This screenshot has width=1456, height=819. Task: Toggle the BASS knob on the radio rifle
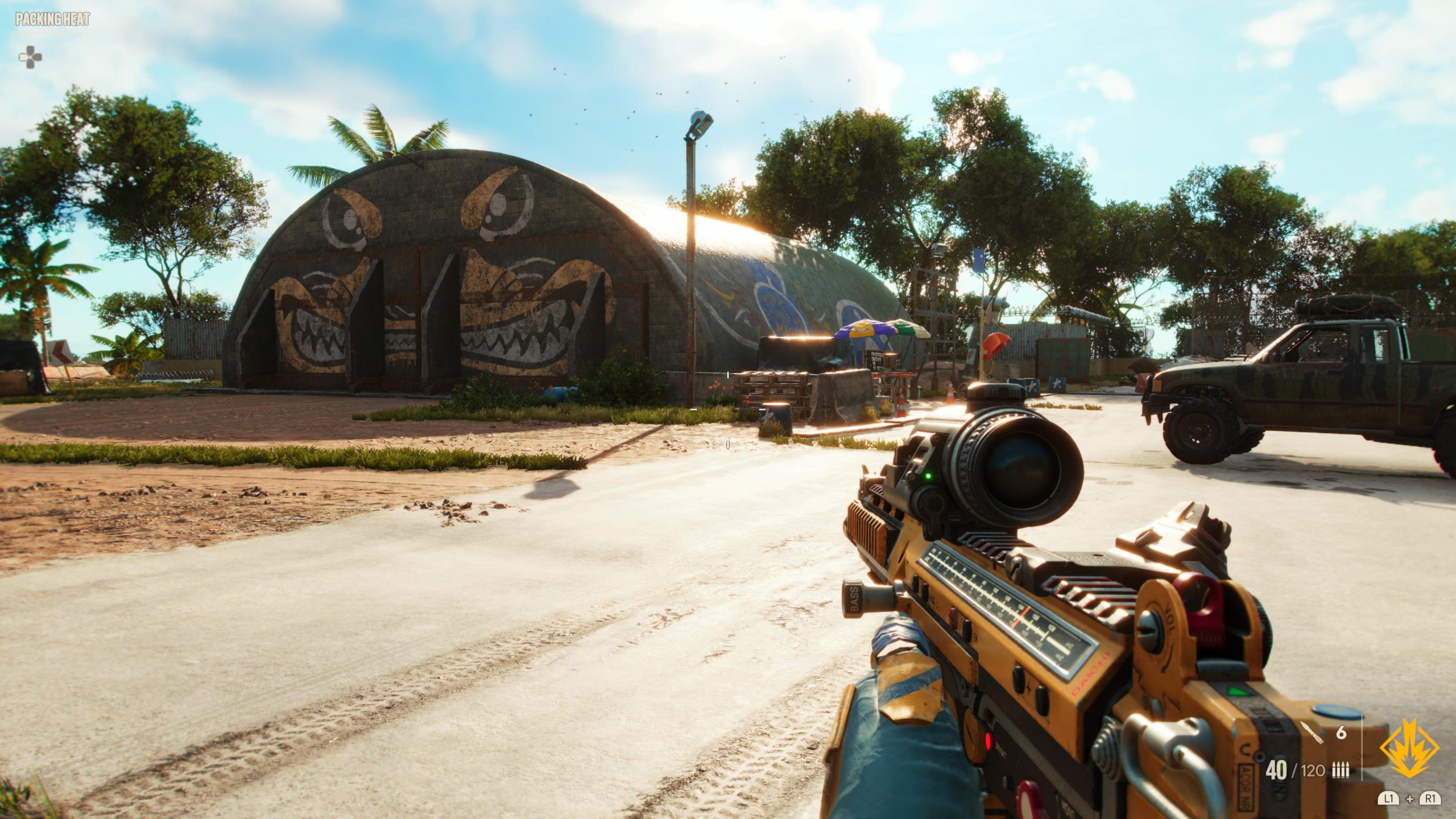click(853, 597)
